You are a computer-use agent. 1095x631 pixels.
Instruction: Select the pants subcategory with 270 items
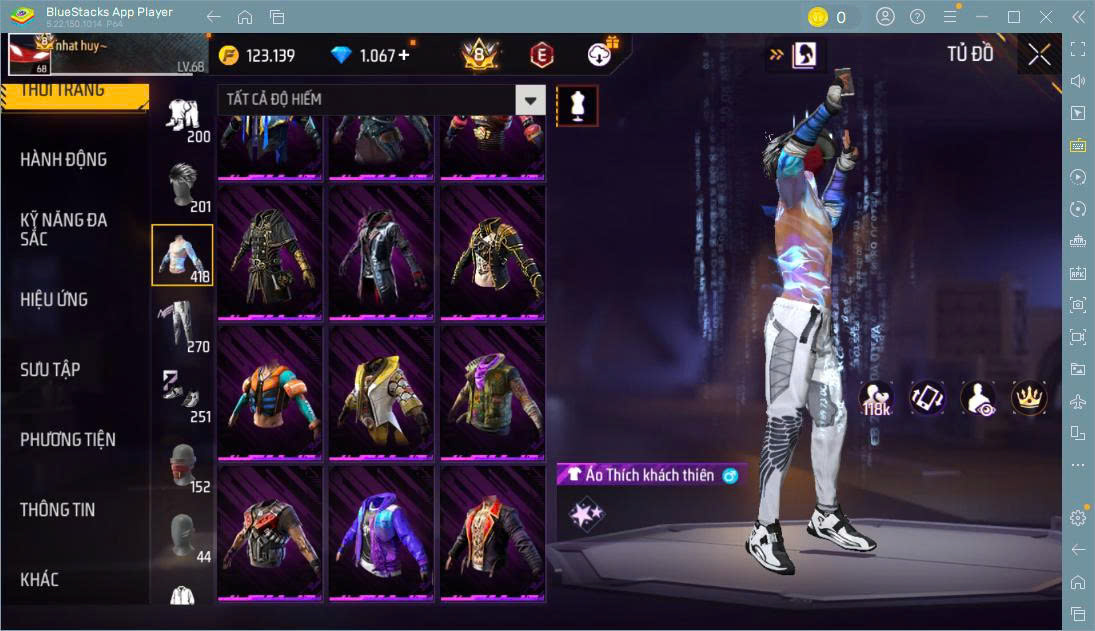182,327
